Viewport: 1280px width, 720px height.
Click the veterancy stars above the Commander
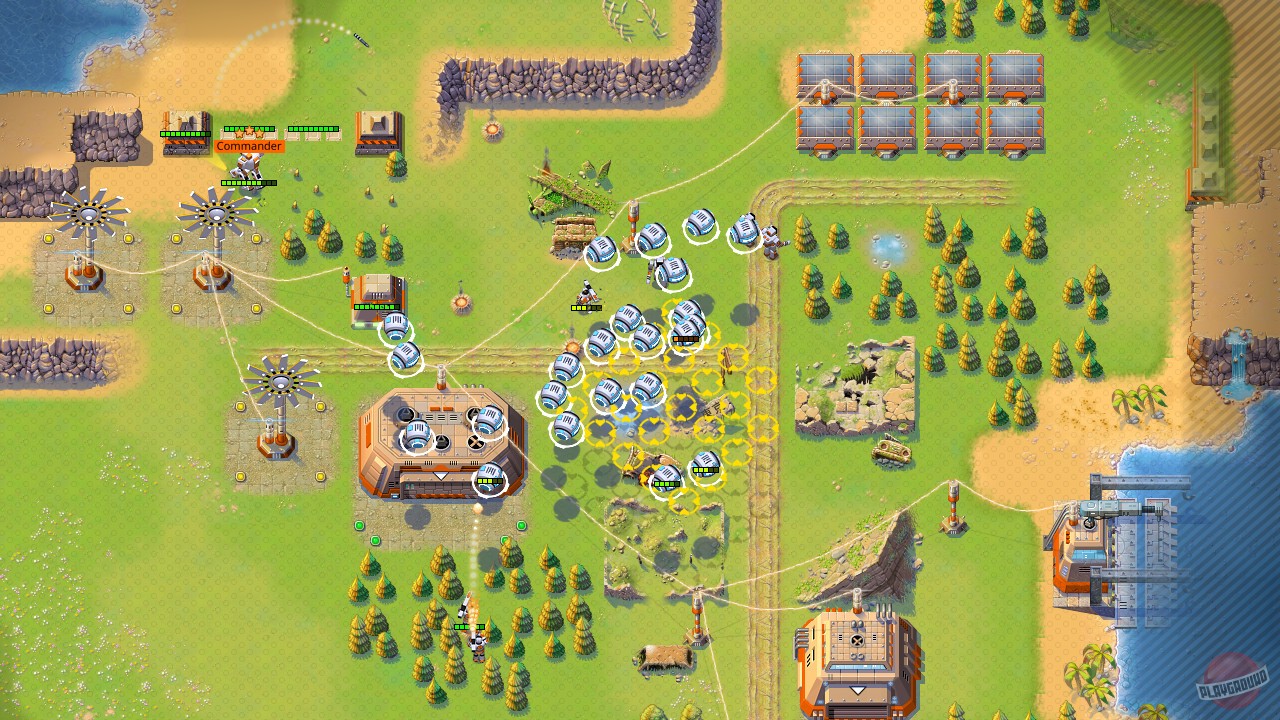(247, 131)
